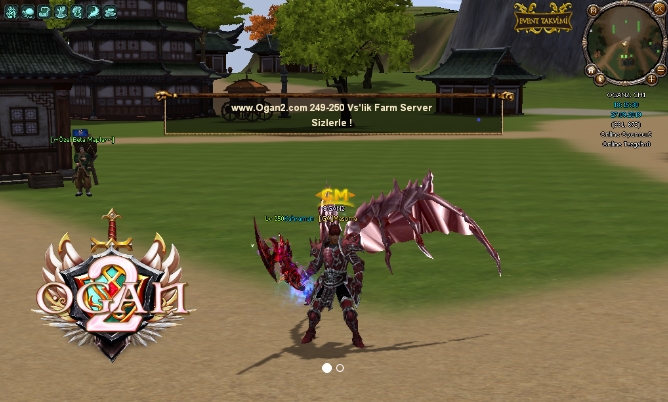Click the last teal buff icon
This screenshot has height=402, width=668.
[110, 12]
